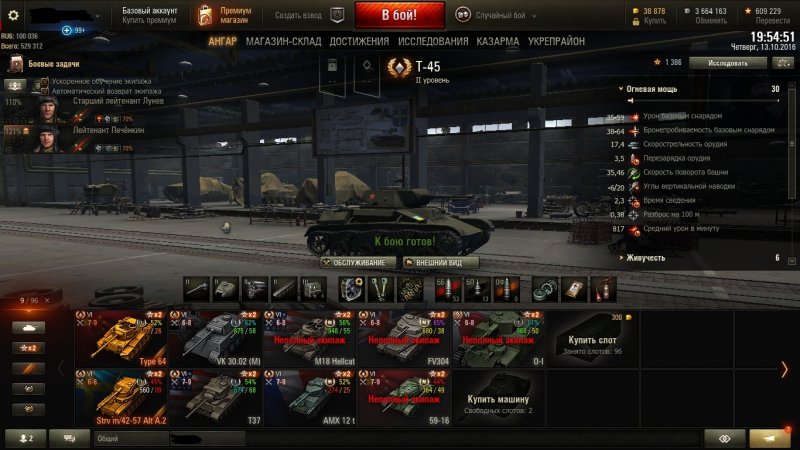Switch to the Магазин-Склад tab

click(x=283, y=41)
